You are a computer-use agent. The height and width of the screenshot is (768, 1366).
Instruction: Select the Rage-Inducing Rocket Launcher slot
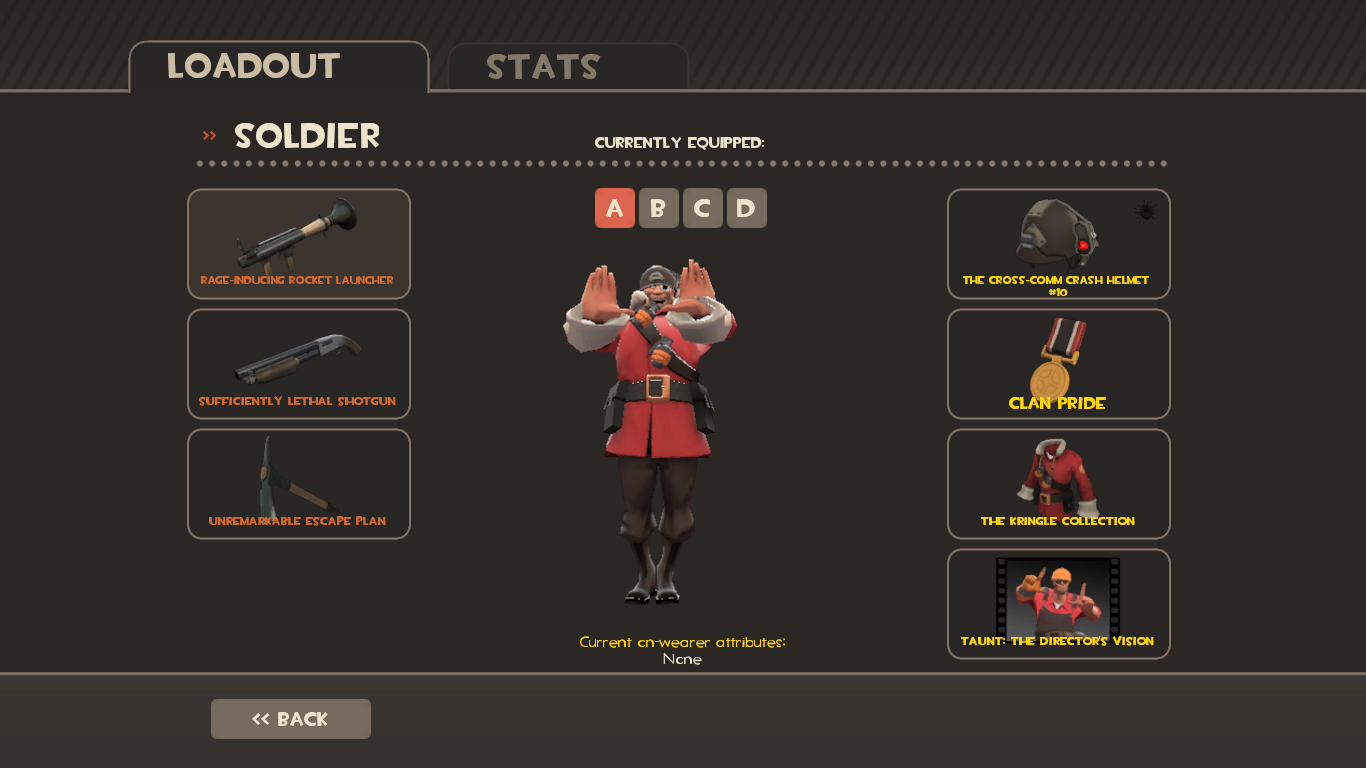coord(298,244)
